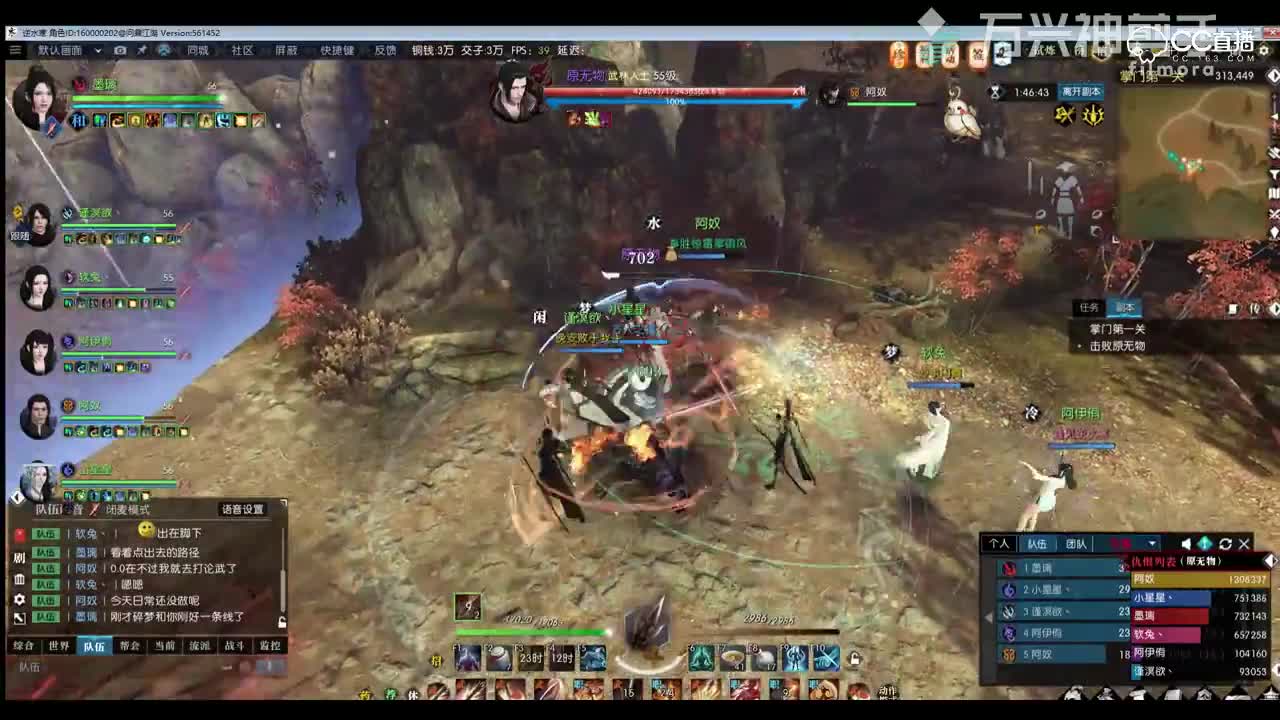Screen dimensions: 1280x720
Task: Click the hourglass icon near the dungeon timer
Action: (x=993, y=92)
